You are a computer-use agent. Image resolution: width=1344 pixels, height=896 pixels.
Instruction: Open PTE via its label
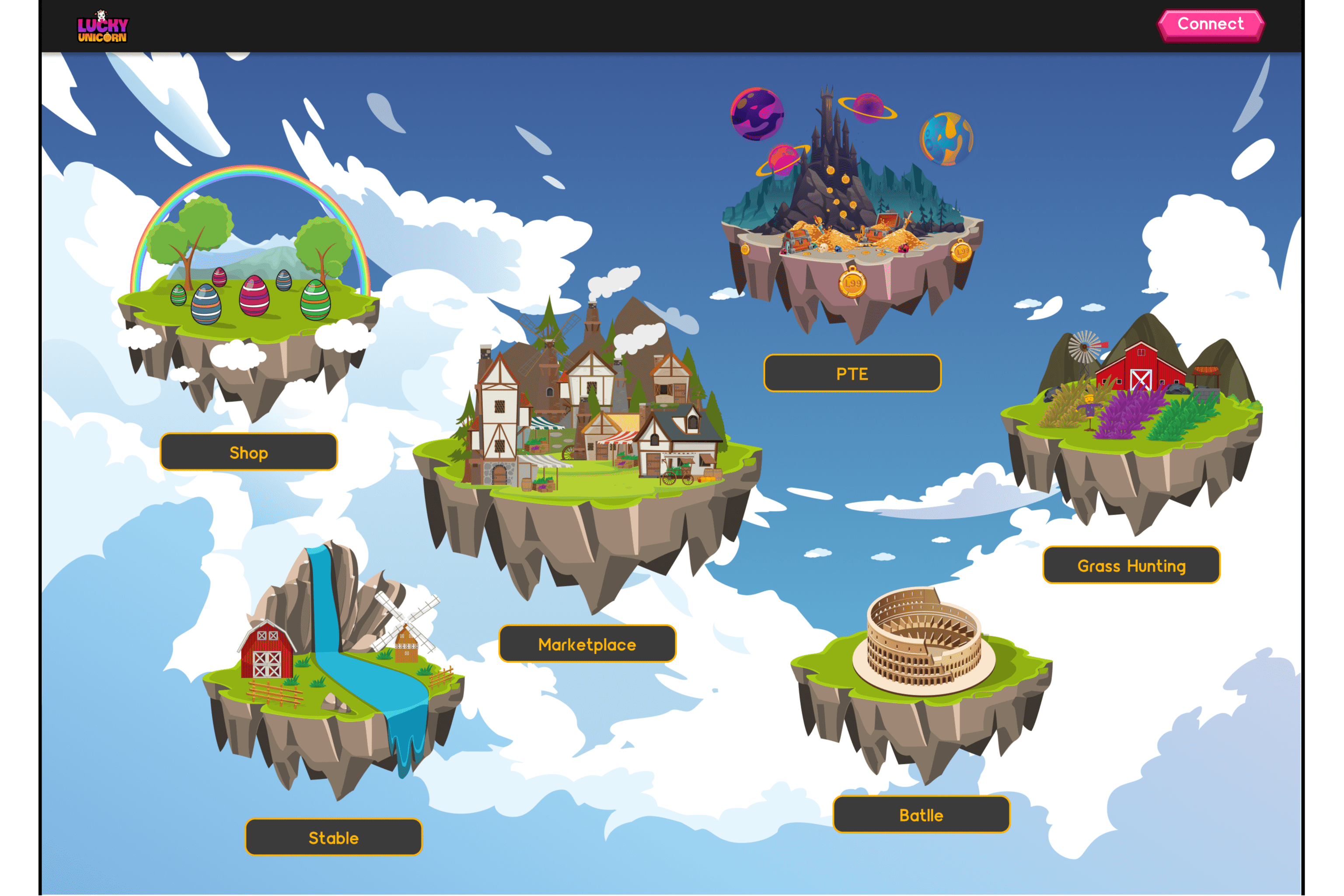point(852,374)
